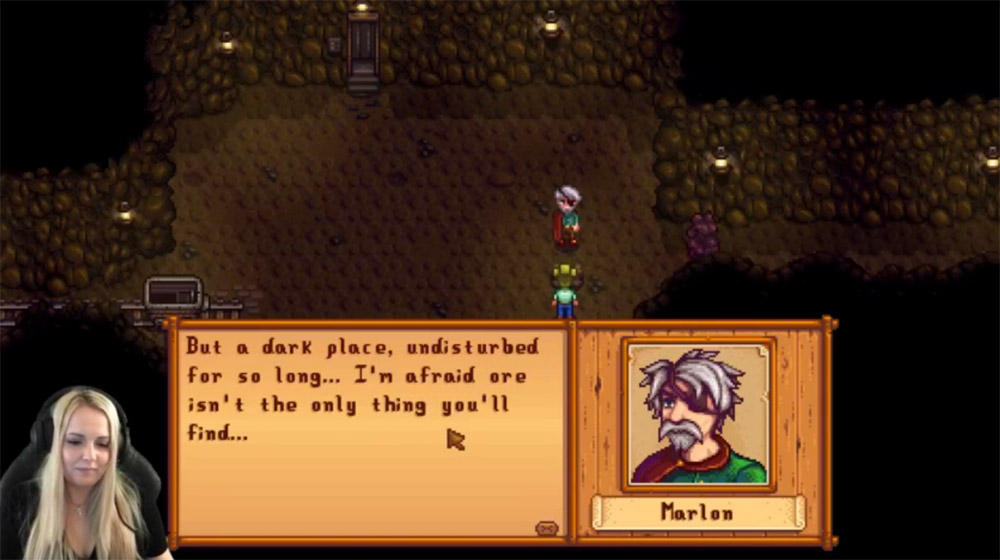Click the dialogue close icon in text box

tap(546, 527)
